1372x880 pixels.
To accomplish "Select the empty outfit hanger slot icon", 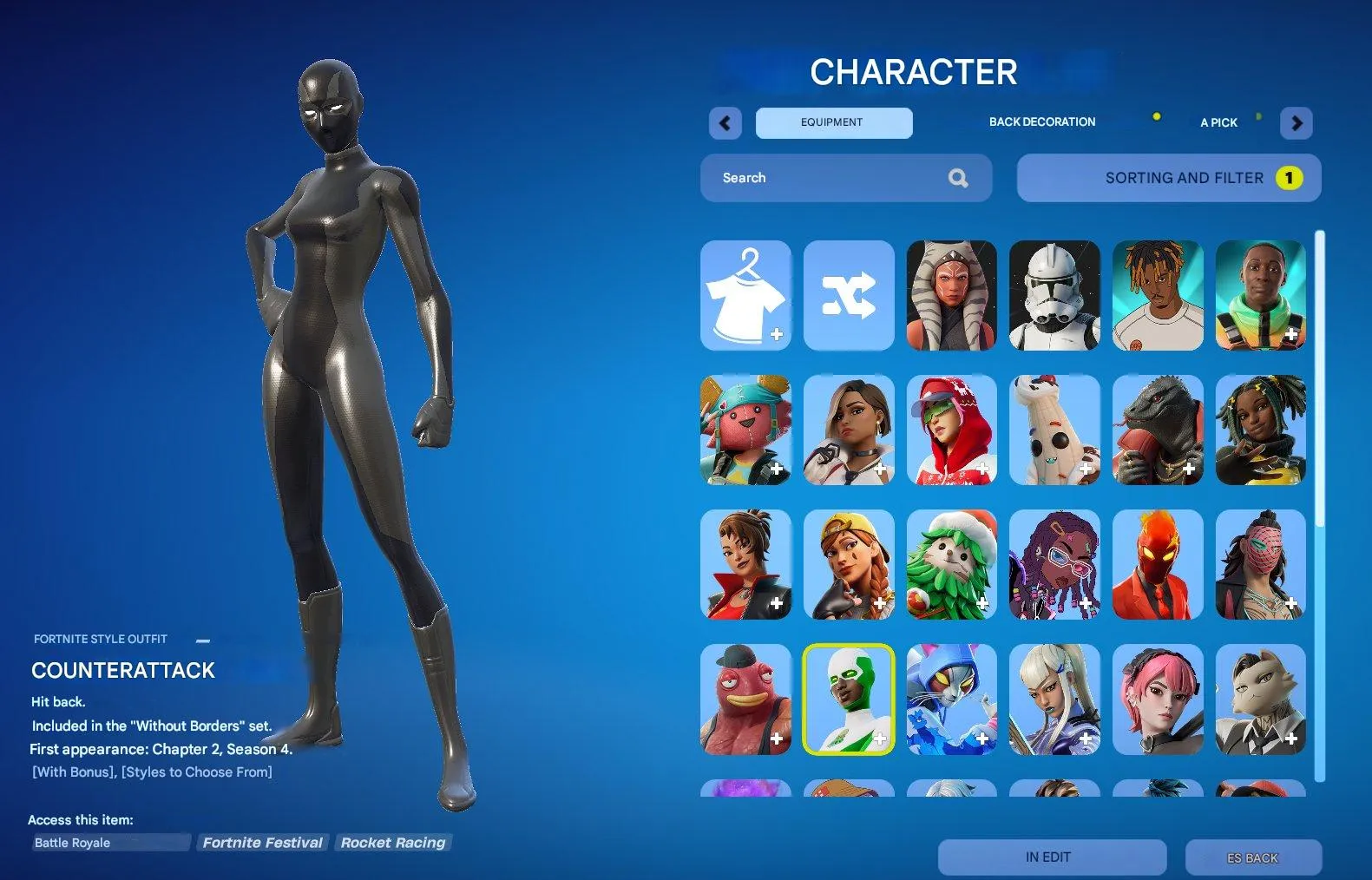I will [x=746, y=295].
